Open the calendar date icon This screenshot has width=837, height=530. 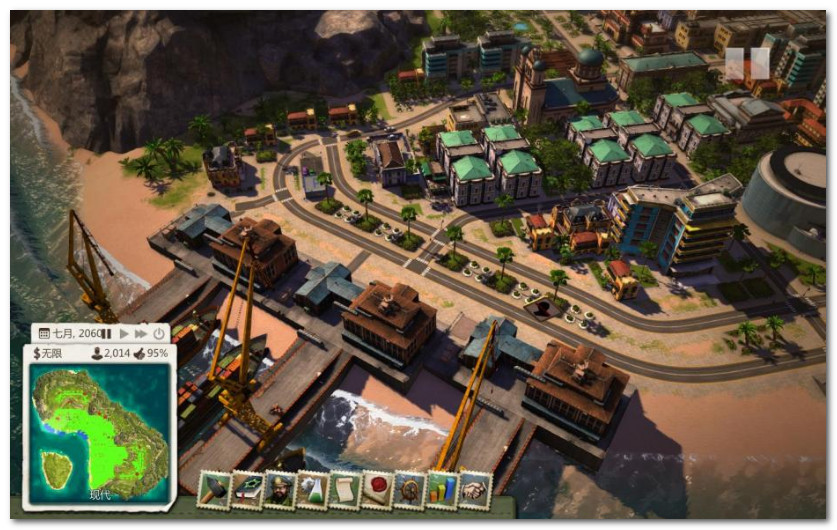click(x=43, y=333)
